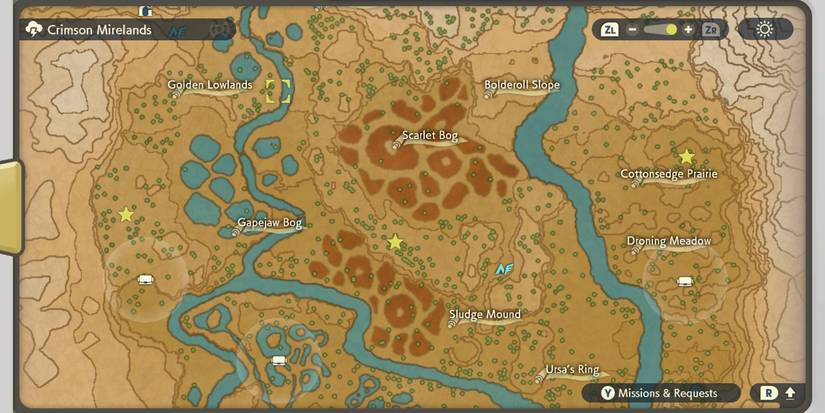The height and width of the screenshot is (413, 825).
Task: Select the star marker south of Scarlet Bog
Action: tap(395, 242)
